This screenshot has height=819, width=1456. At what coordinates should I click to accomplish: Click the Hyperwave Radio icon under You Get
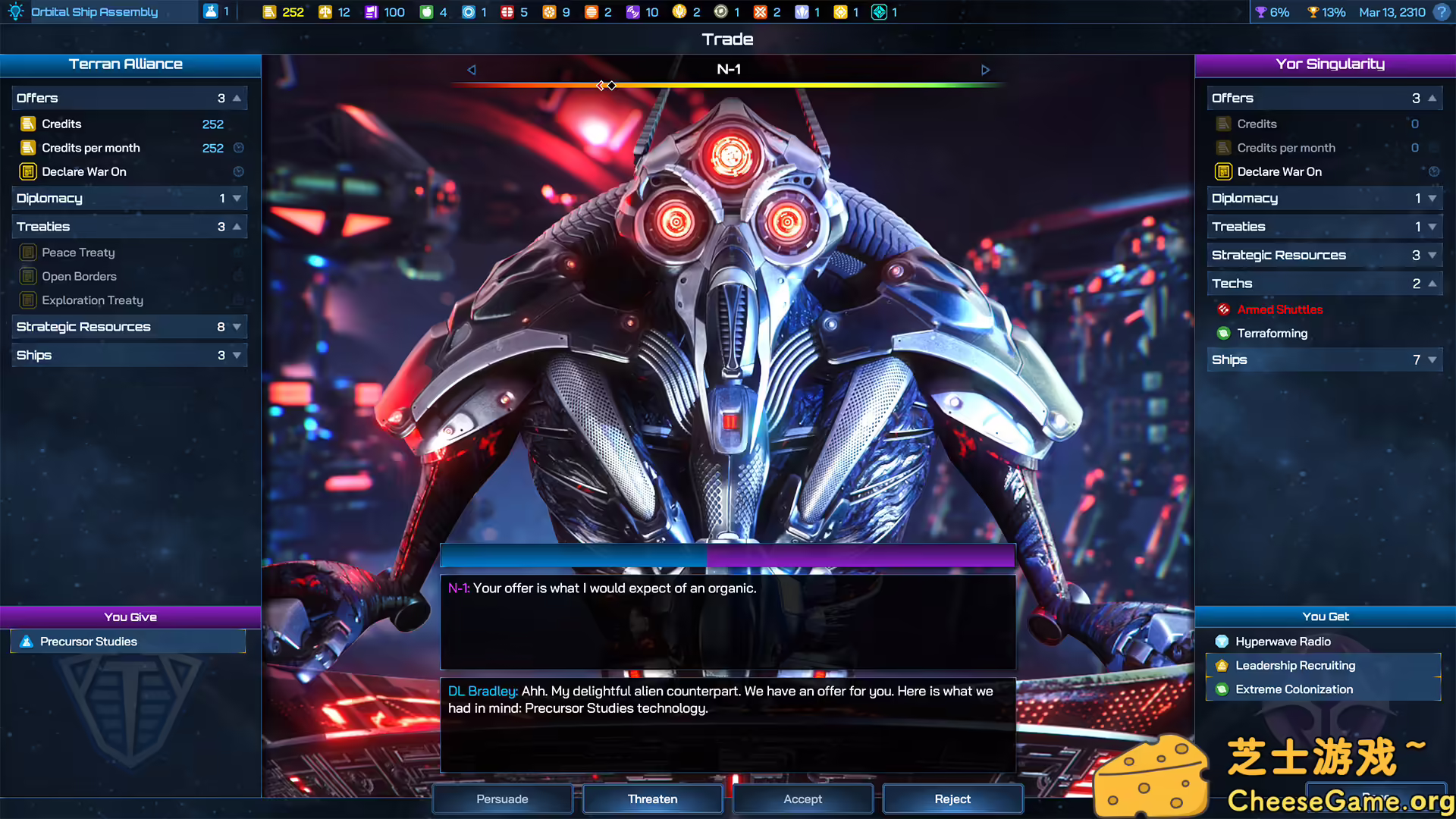[1221, 641]
